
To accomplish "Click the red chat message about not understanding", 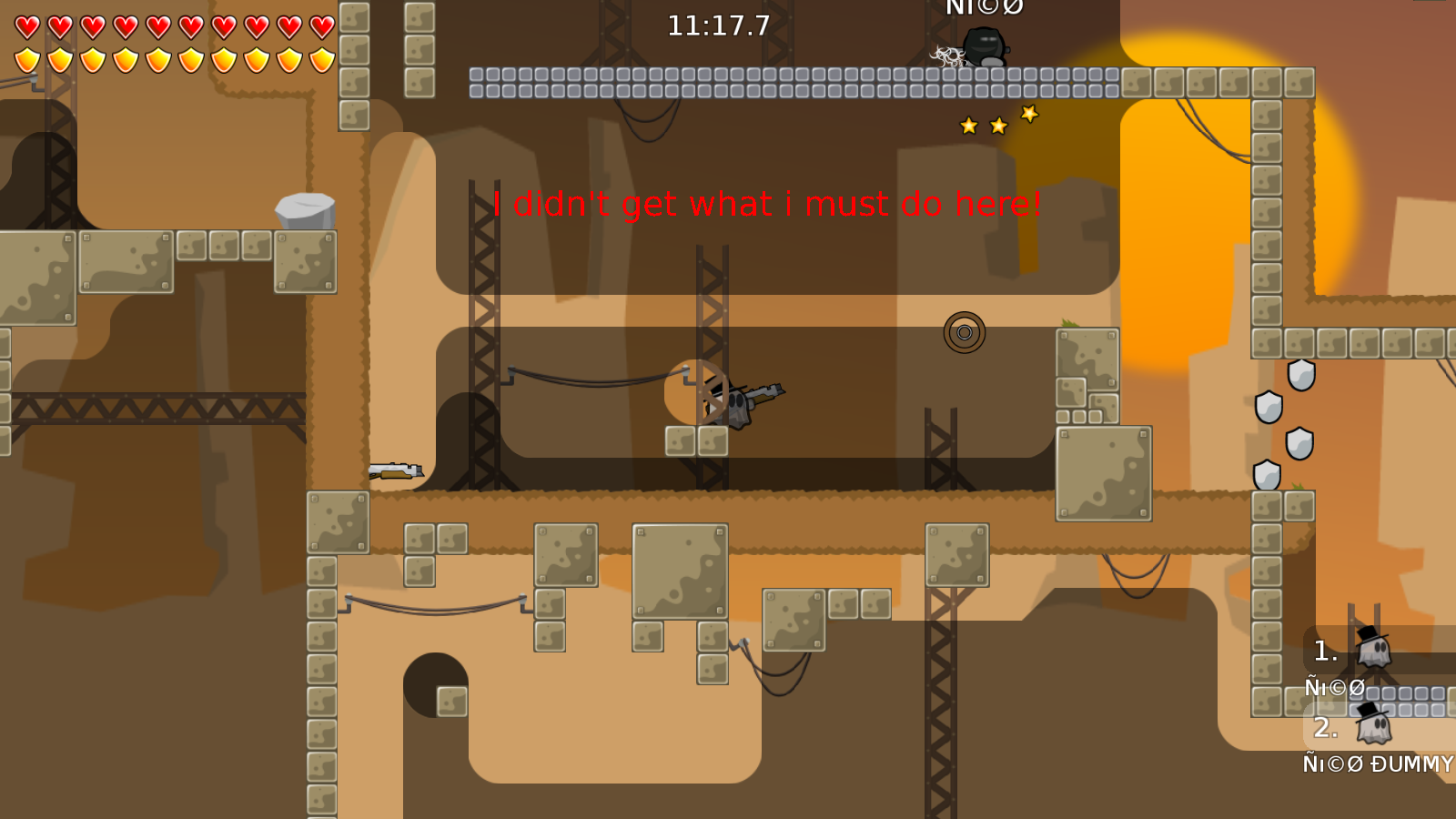I will (x=767, y=204).
